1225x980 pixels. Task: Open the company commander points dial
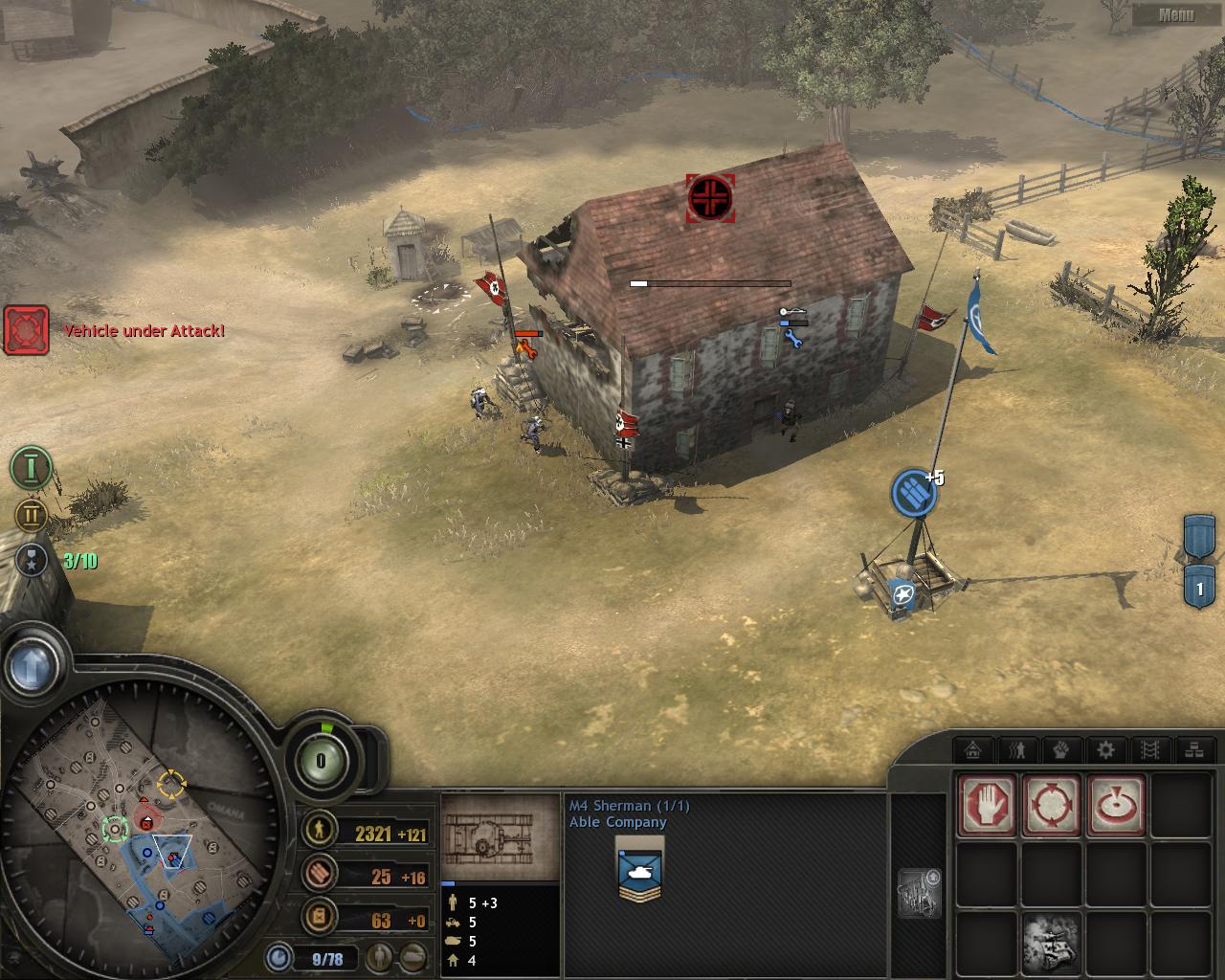321,762
